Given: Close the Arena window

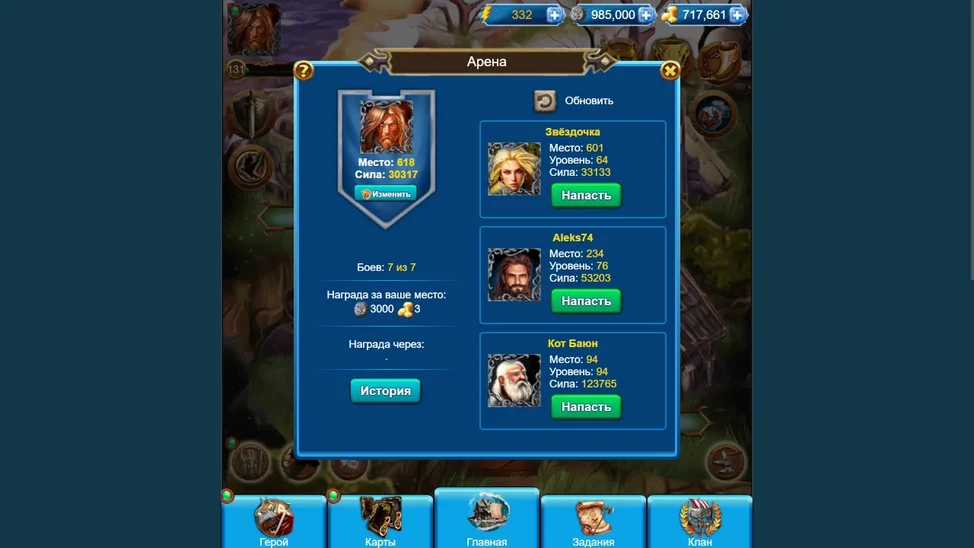Looking at the screenshot, I should 670,70.
